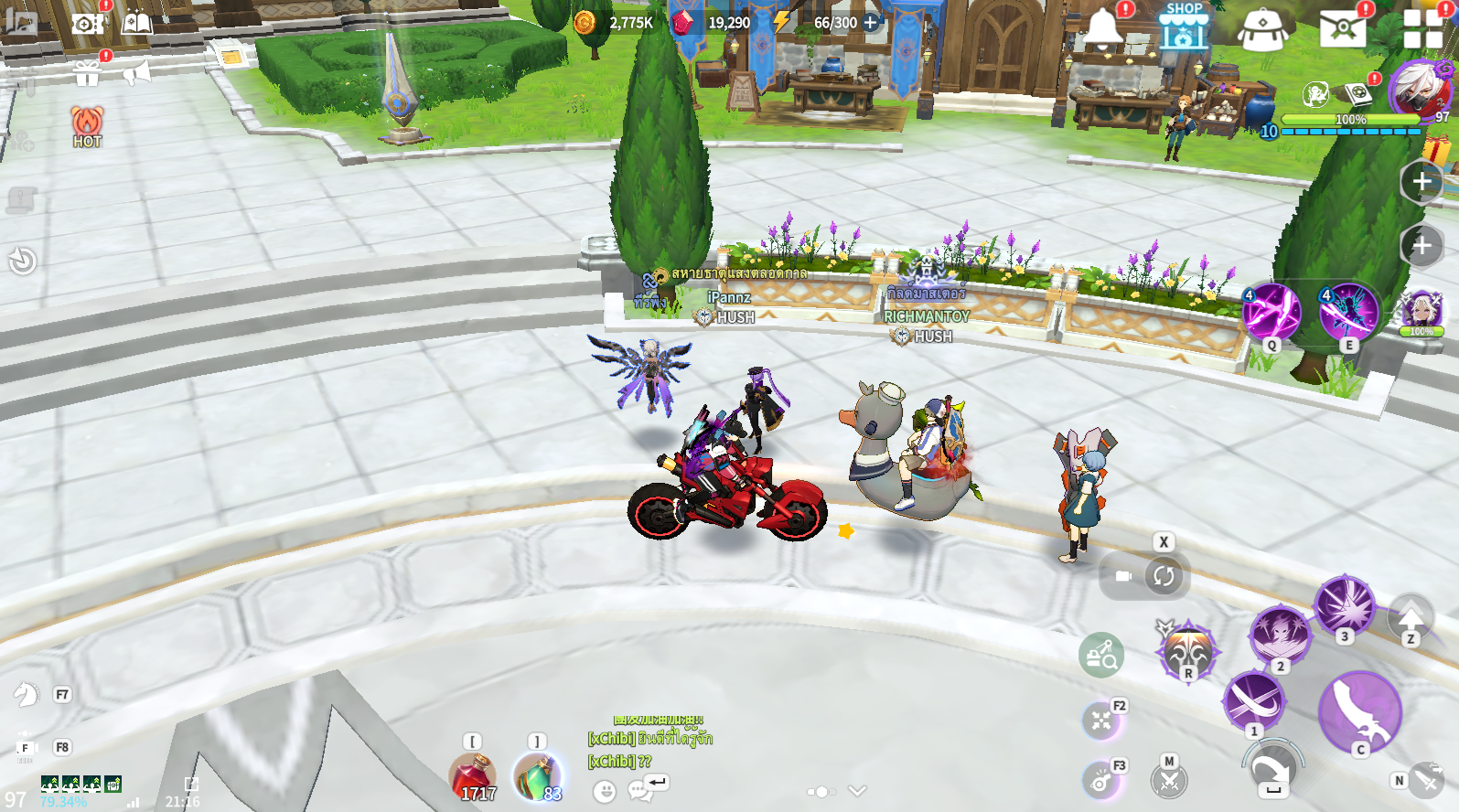The width and height of the screenshot is (1459, 812).
Task: Use the green potion with 83 count
Action: 537,775
